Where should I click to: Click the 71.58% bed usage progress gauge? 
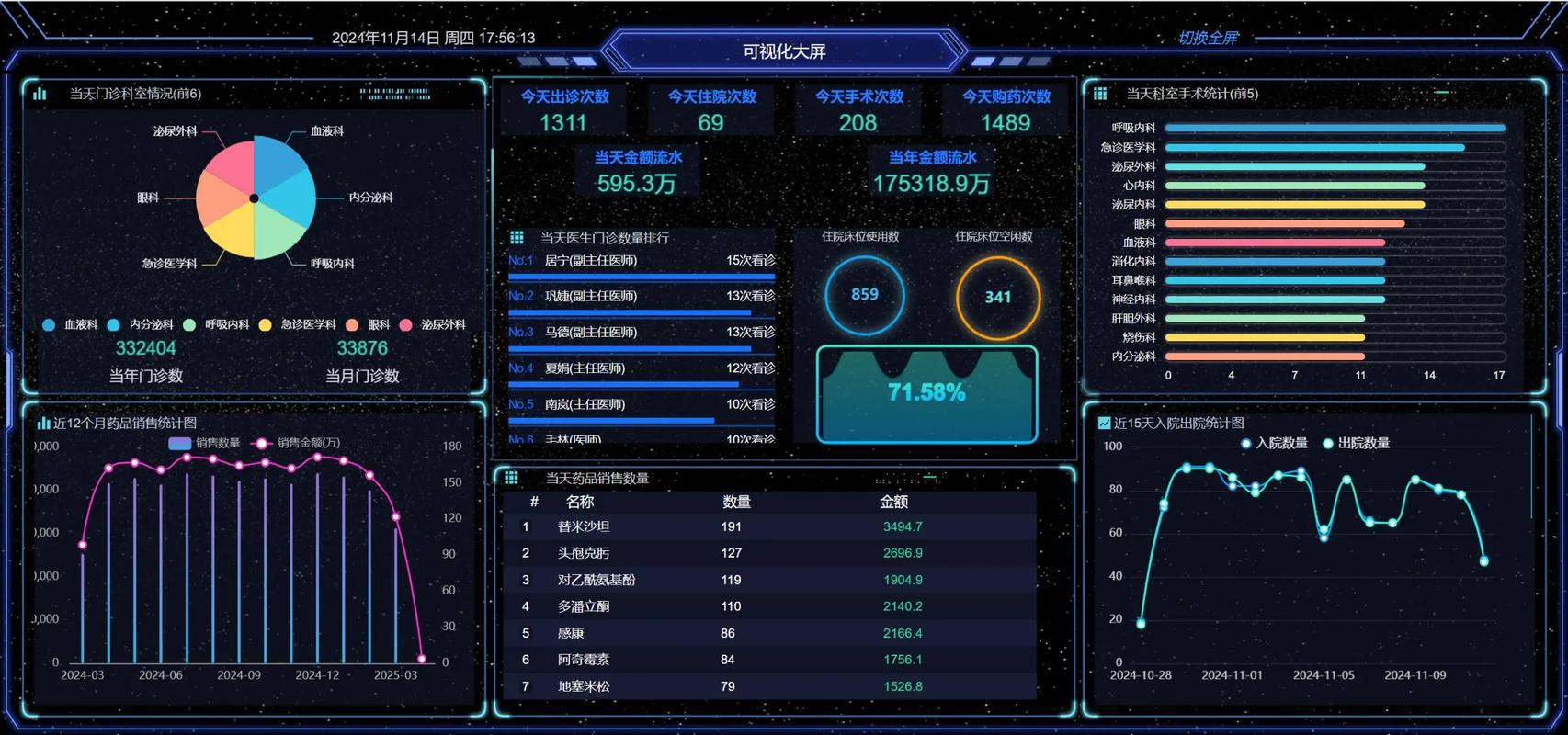(926, 391)
